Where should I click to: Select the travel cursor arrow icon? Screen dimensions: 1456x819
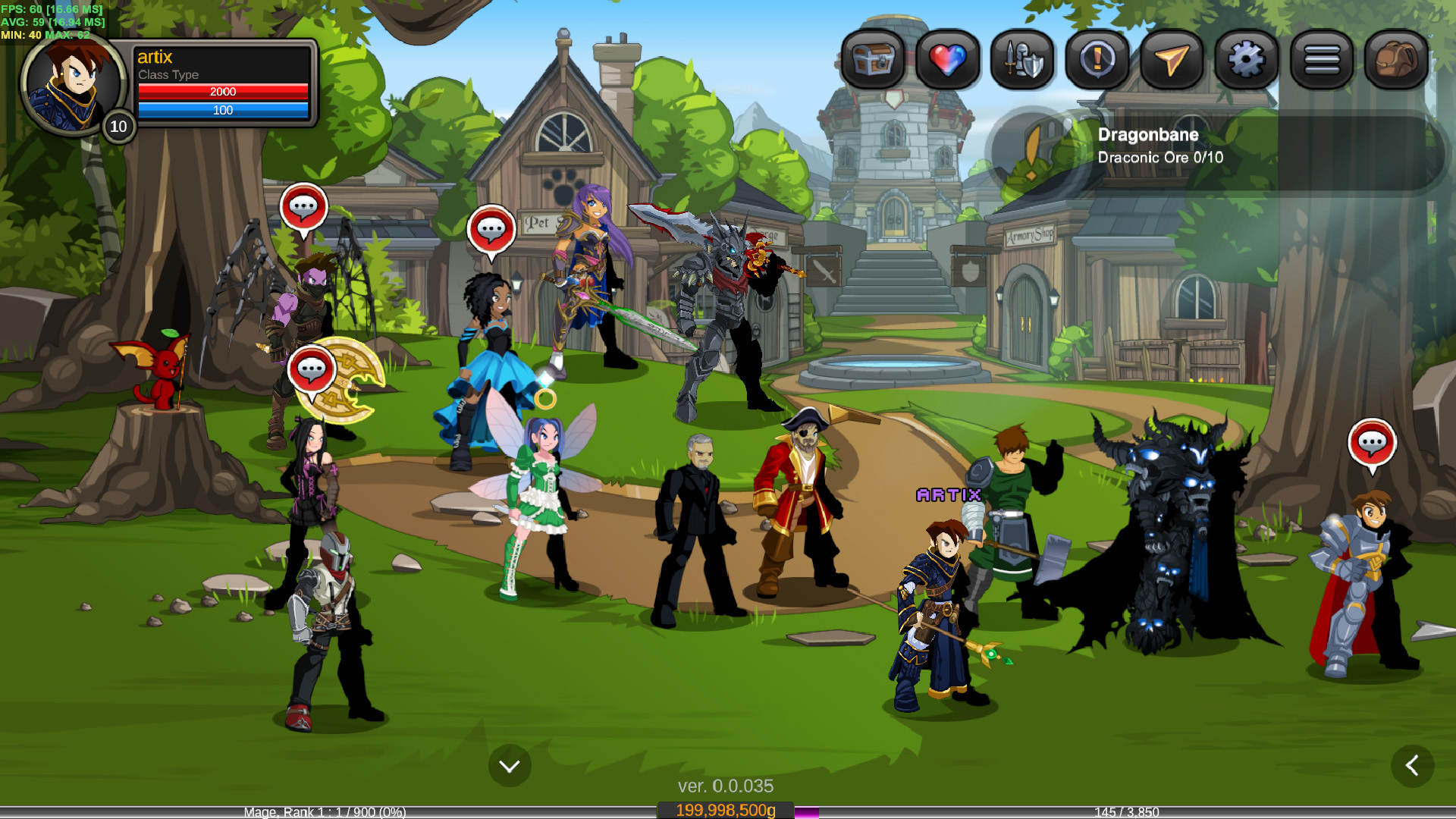tap(1170, 61)
